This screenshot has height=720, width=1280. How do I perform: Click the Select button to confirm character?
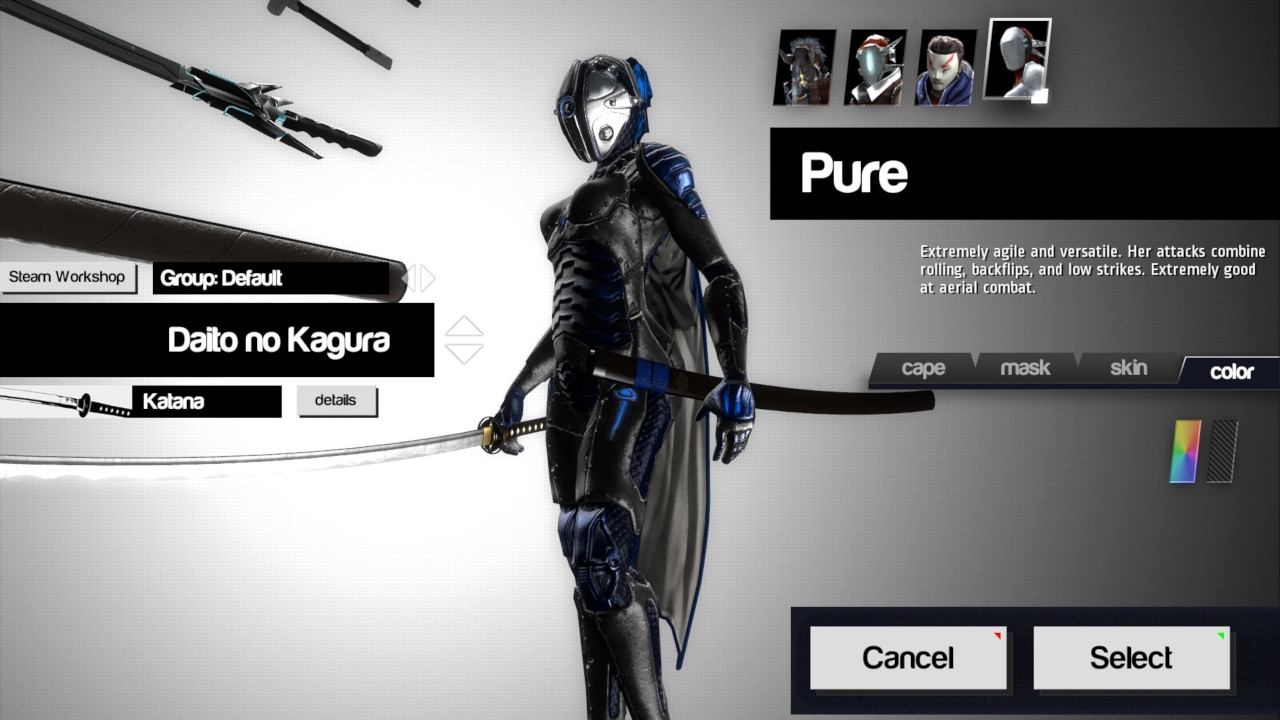tap(1131, 657)
